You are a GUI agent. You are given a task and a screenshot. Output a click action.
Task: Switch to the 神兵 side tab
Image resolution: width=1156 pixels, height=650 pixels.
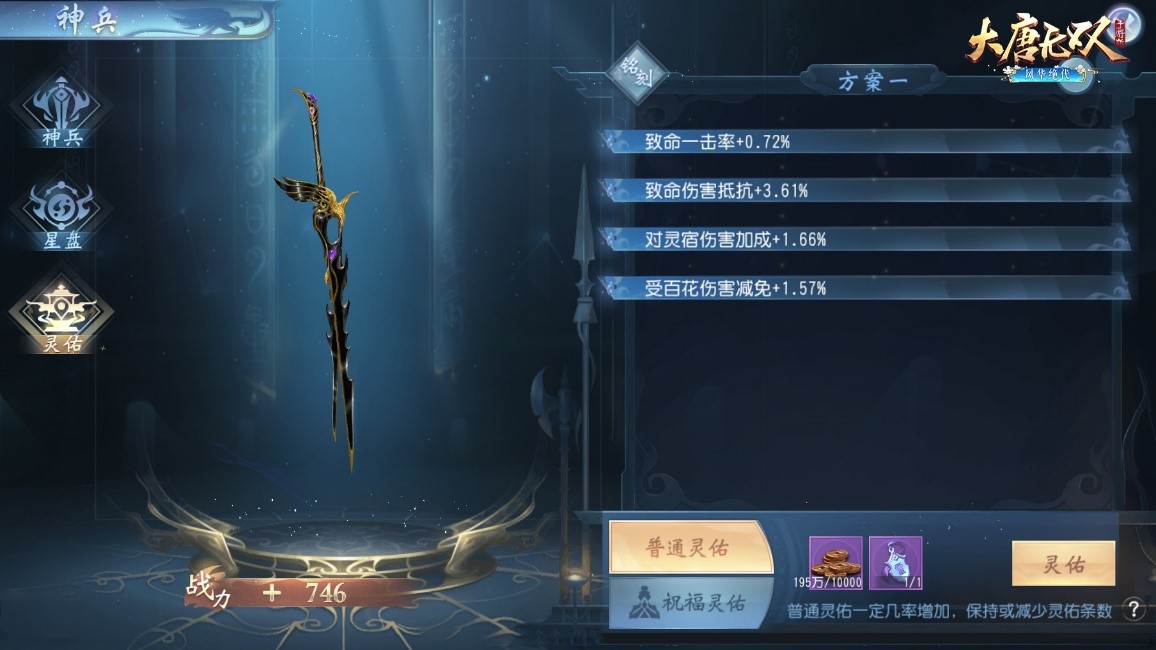[61, 112]
